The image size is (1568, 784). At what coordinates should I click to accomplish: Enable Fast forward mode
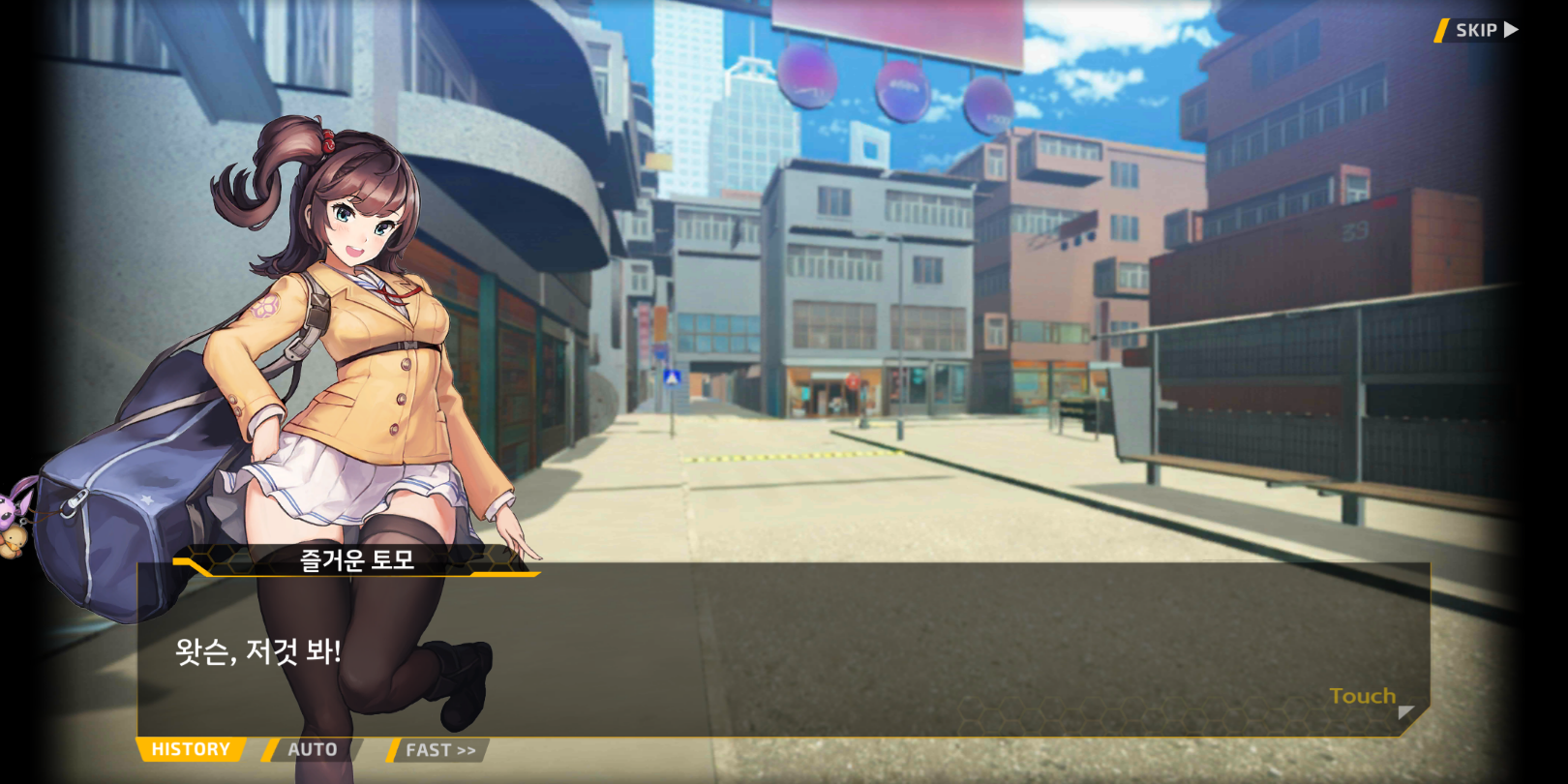[x=439, y=750]
